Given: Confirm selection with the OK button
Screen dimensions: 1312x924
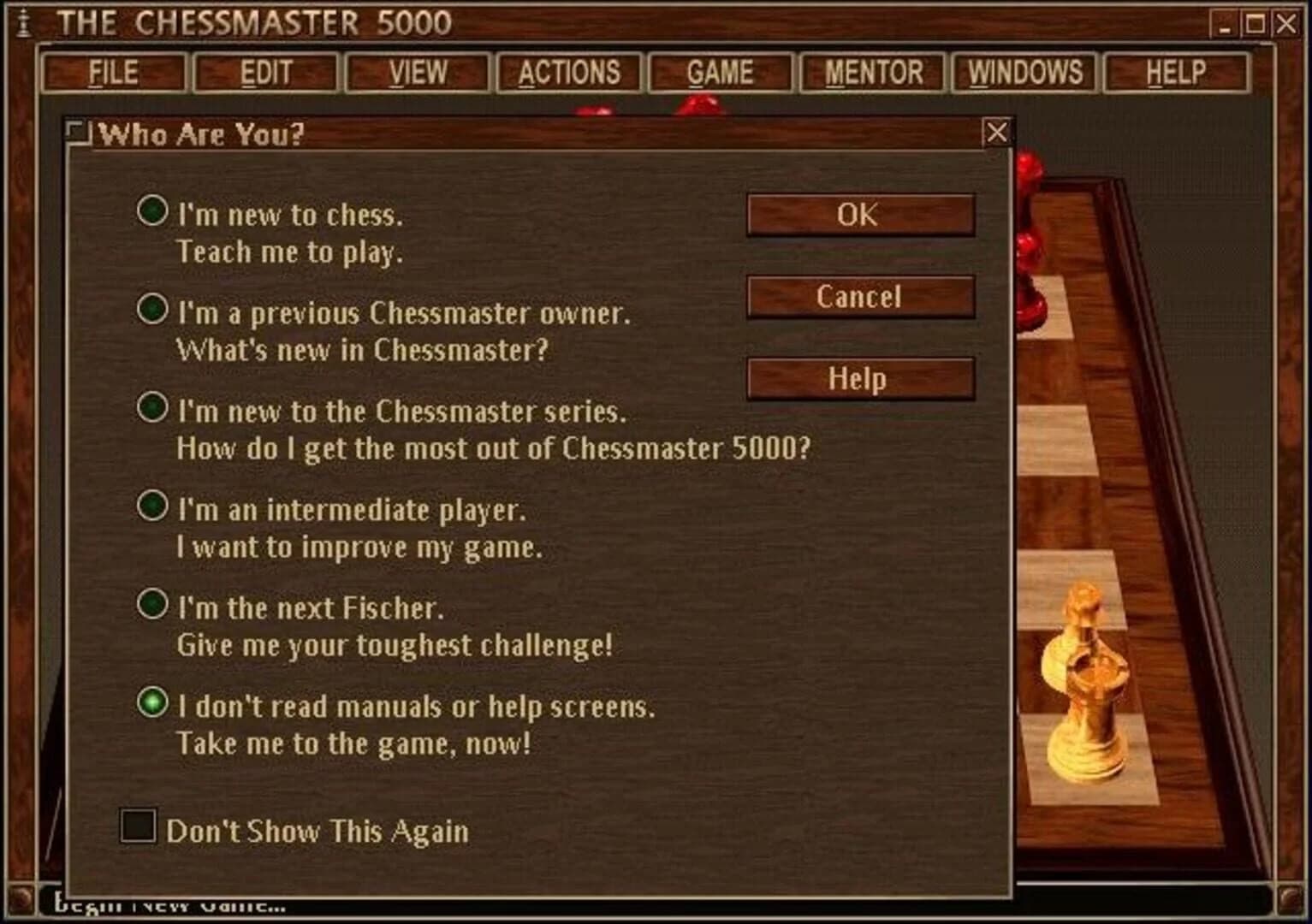Looking at the screenshot, I should [859, 215].
